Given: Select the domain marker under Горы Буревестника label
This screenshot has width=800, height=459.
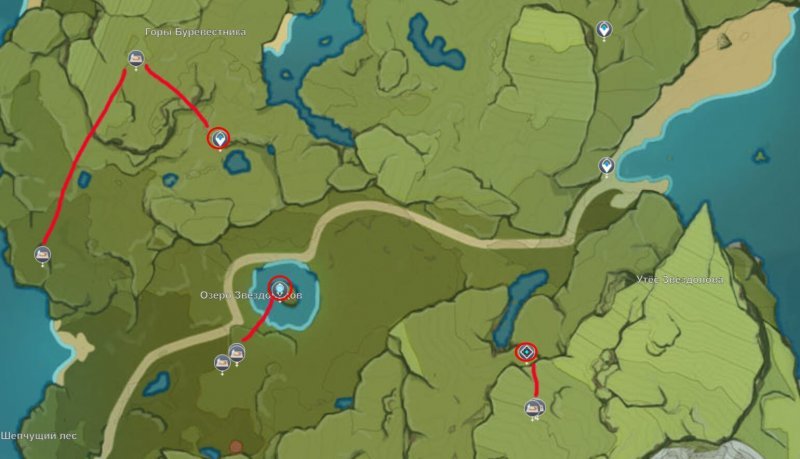Looking at the screenshot, I should [135, 60].
